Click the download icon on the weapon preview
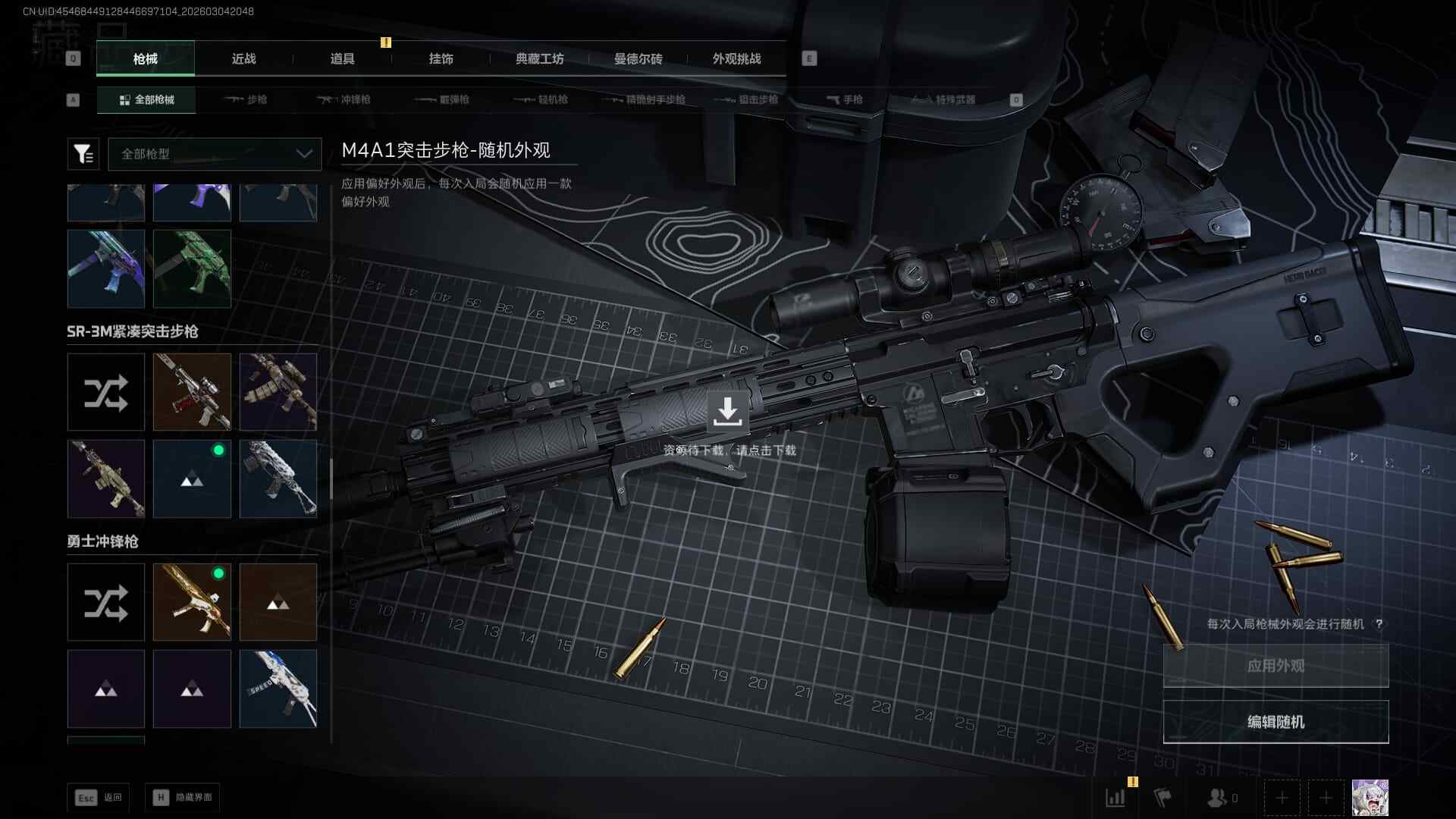The image size is (1456, 819). point(727,412)
